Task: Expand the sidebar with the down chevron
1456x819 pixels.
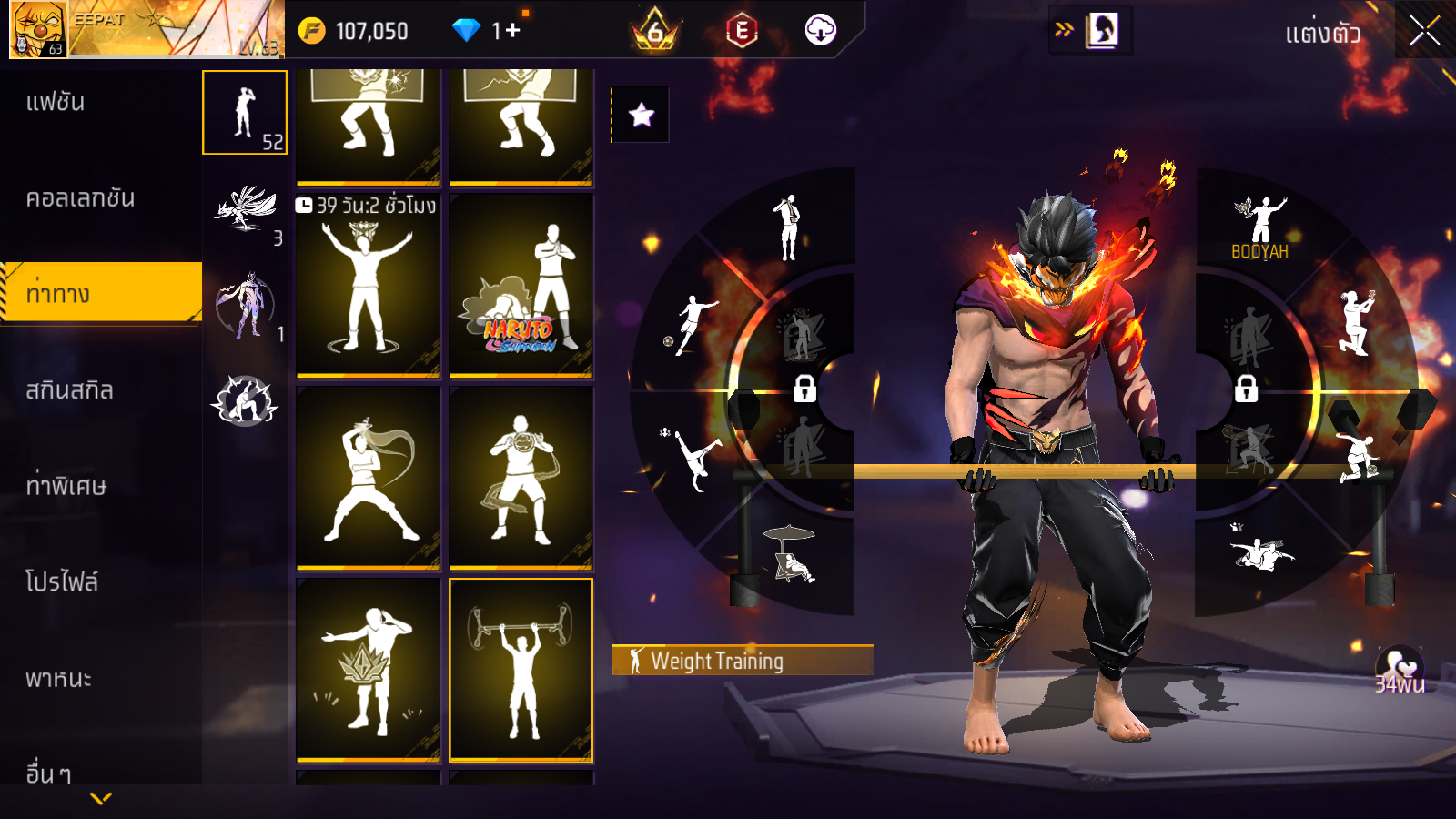Action: point(101,798)
